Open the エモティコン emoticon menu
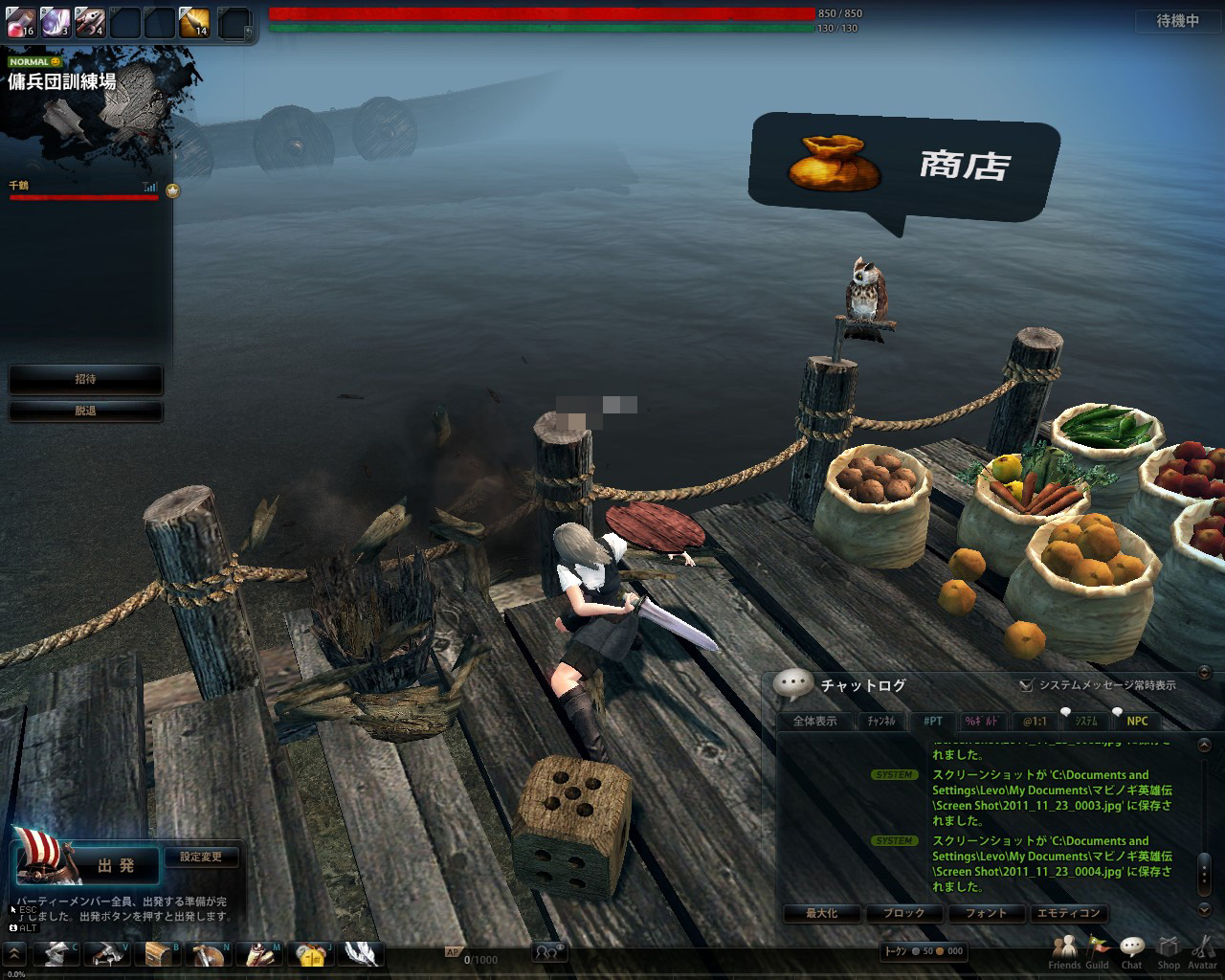The width and height of the screenshot is (1225, 980). point(1069,913)
